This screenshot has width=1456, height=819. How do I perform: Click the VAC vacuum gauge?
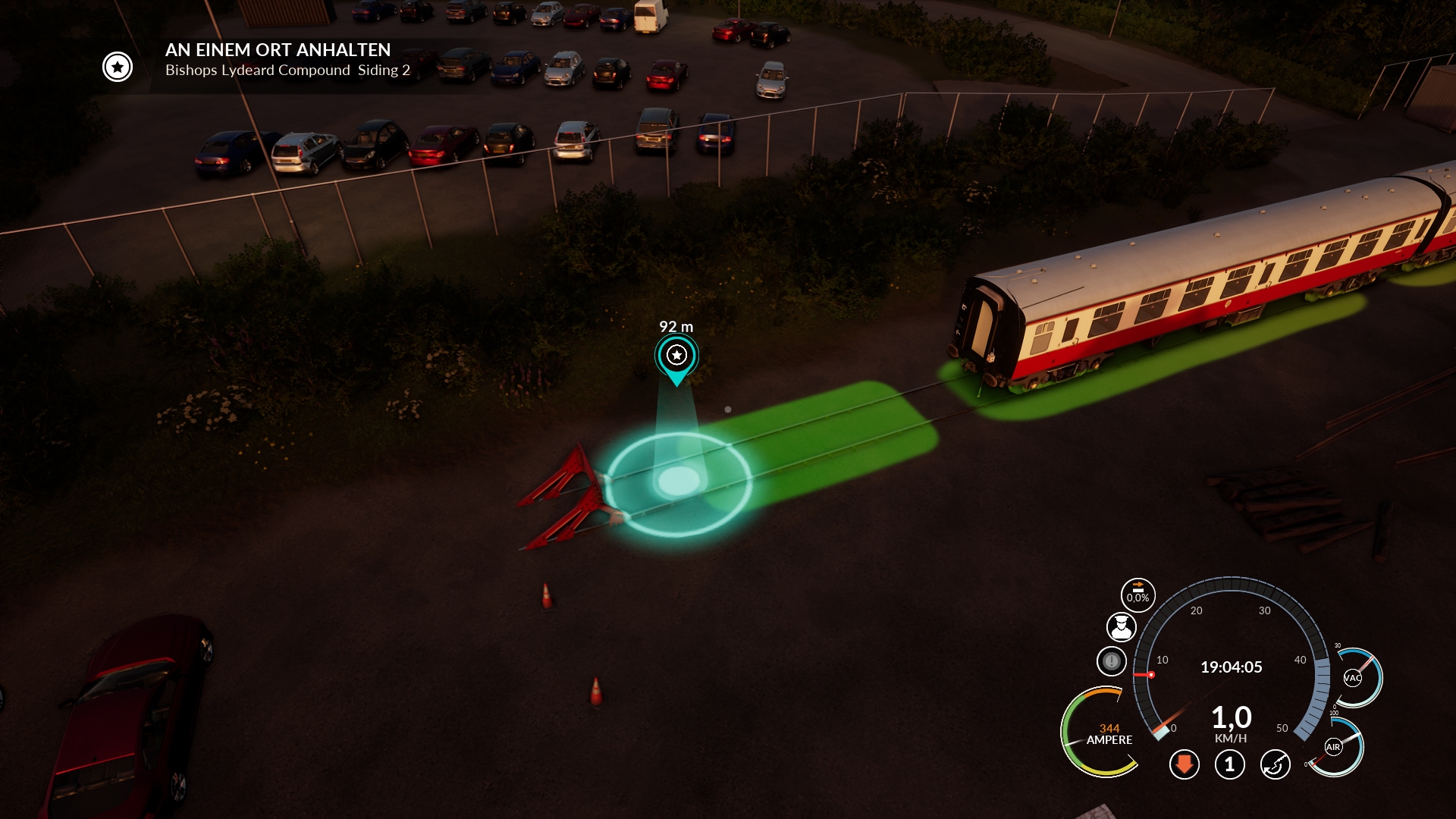coord(1354,677)
